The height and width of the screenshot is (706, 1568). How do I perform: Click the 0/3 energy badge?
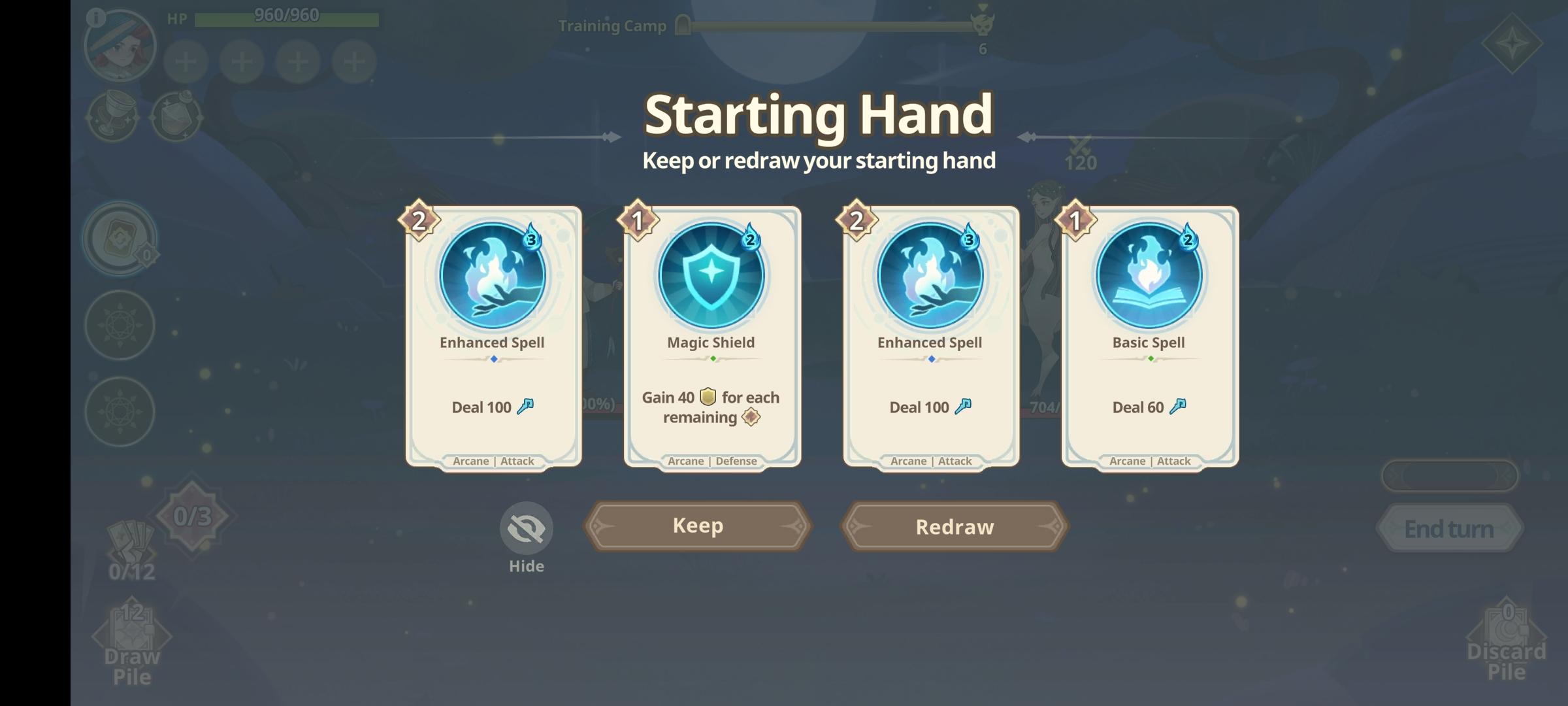pyautogui.click(x=194, y=516)
